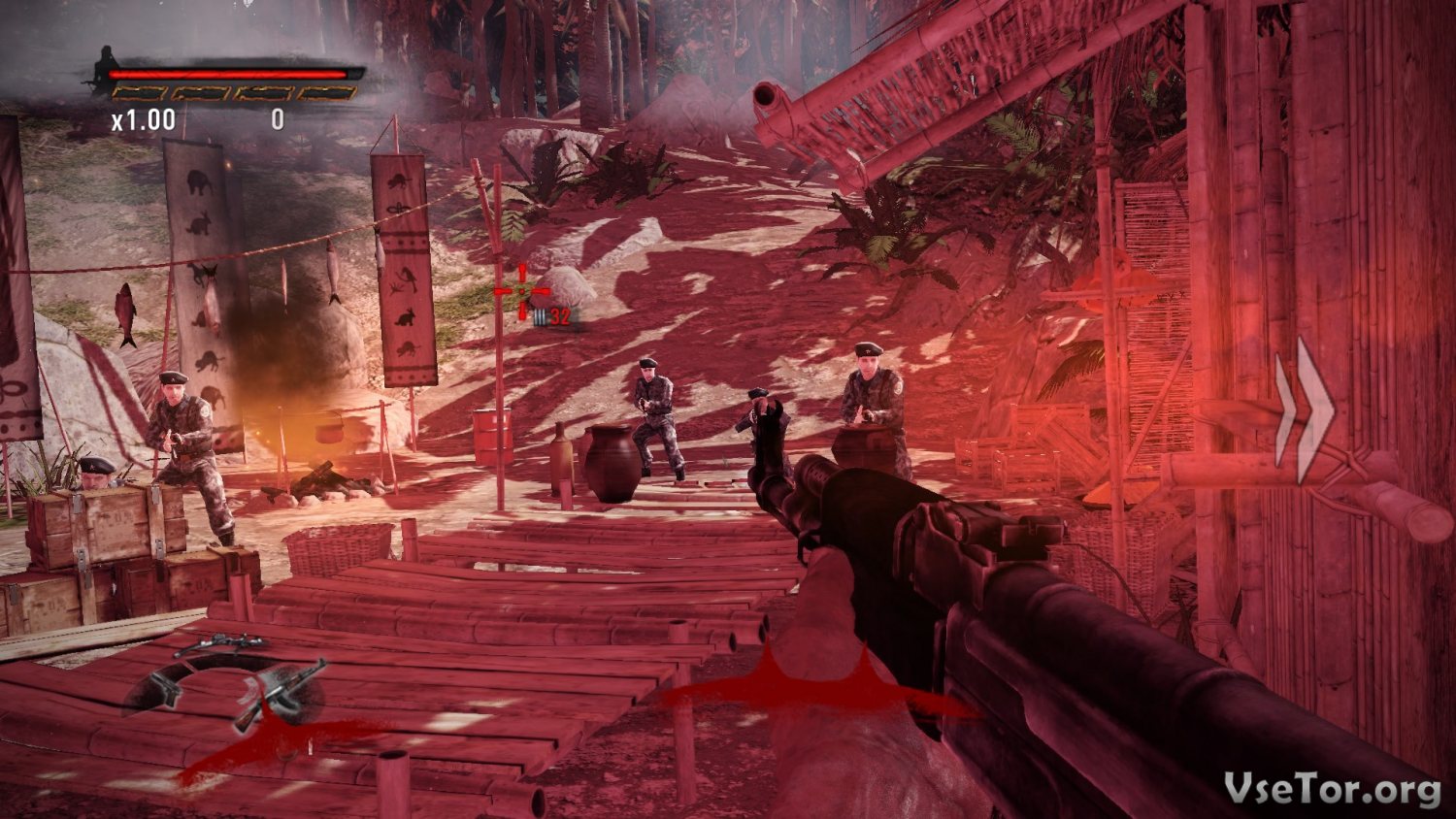The image size is (1456, 819).
Task: Open the VseTor.org watermark link
Action: tap(1332, 789)
